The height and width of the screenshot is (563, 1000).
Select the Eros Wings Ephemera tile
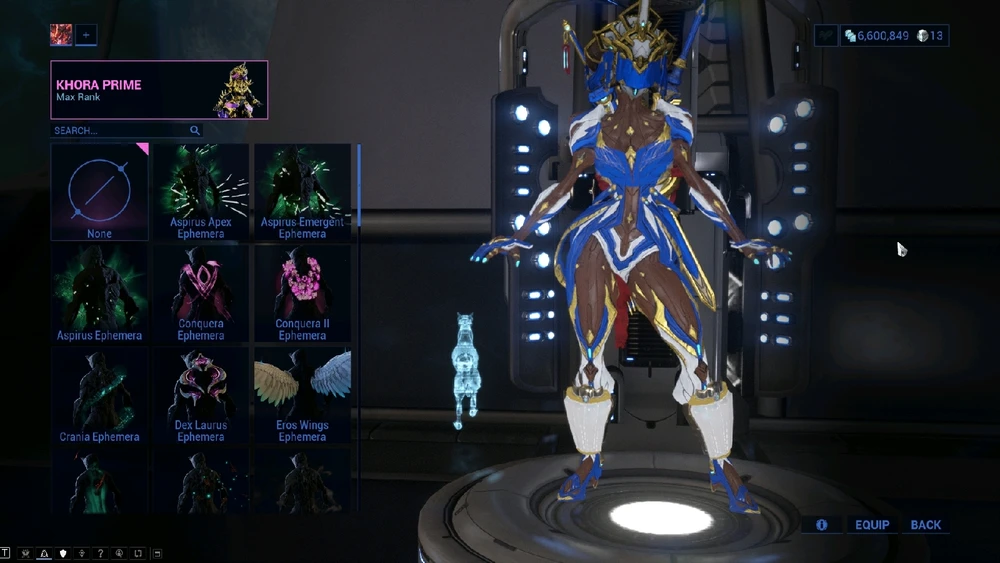[302, 395]
